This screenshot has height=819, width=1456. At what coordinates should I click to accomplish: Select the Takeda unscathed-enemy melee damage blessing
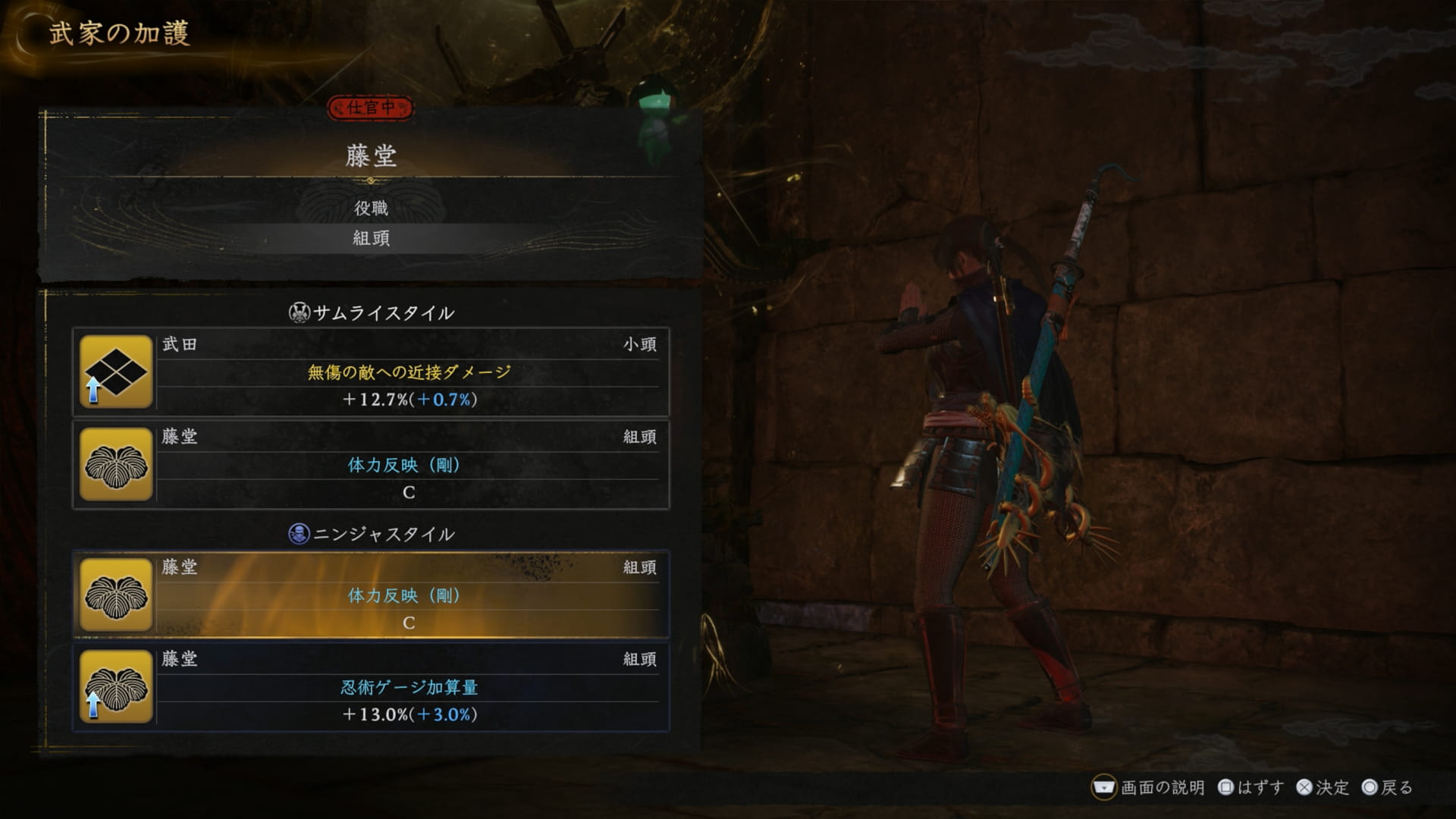click(409, 372)
